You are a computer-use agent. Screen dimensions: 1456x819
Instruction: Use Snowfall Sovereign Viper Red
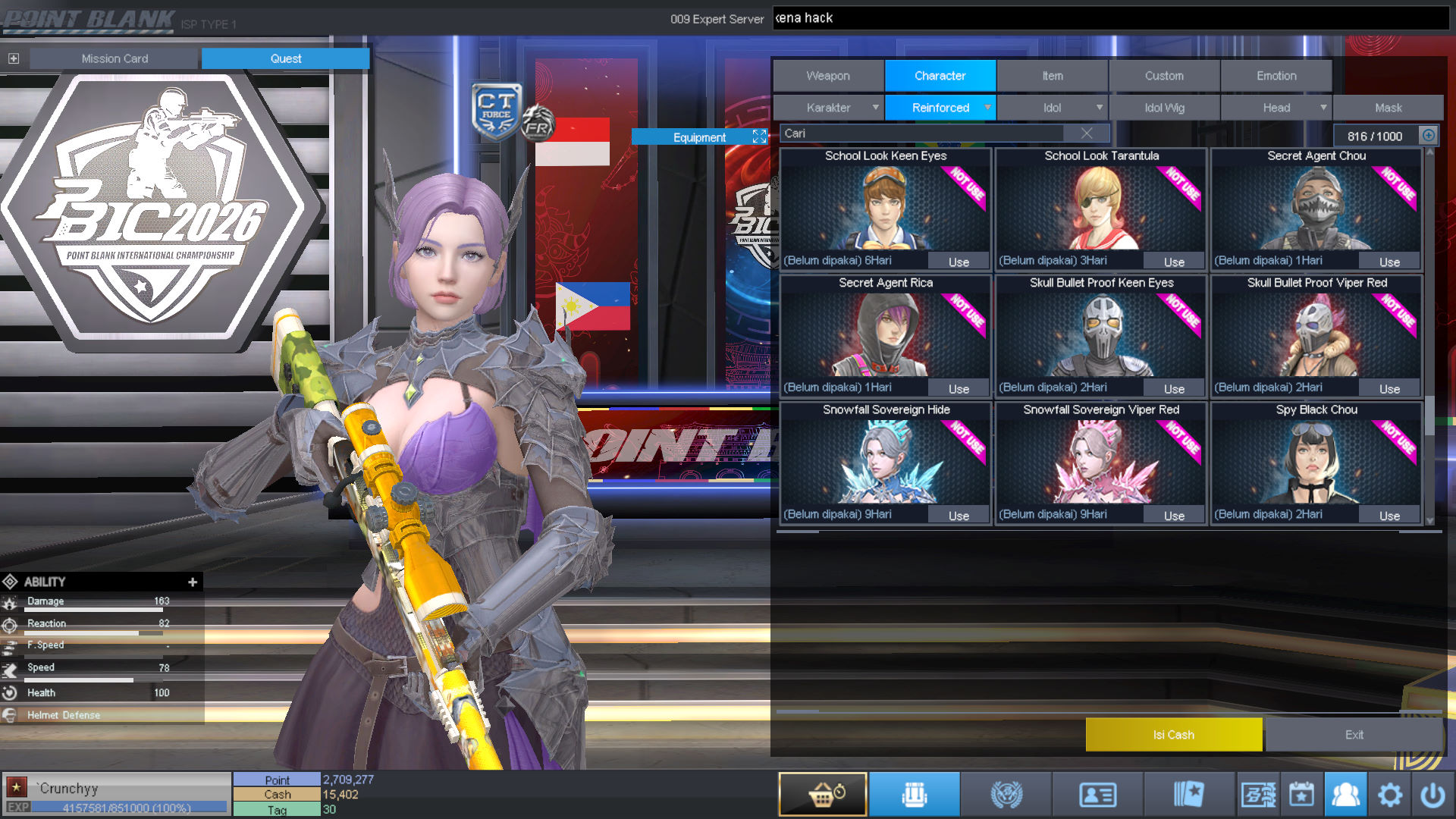pos(1174,516)
